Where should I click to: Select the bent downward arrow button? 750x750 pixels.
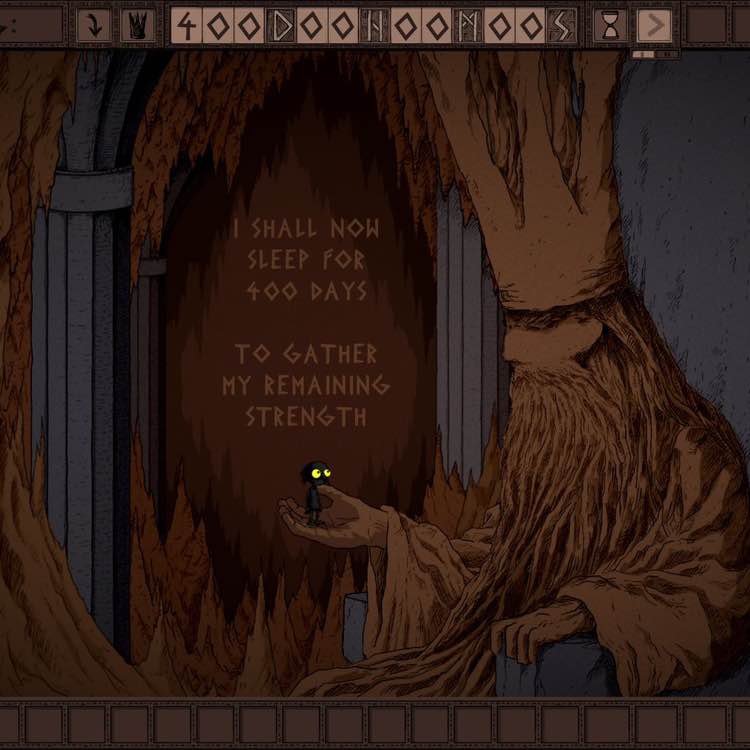click(x=94, y=25)
